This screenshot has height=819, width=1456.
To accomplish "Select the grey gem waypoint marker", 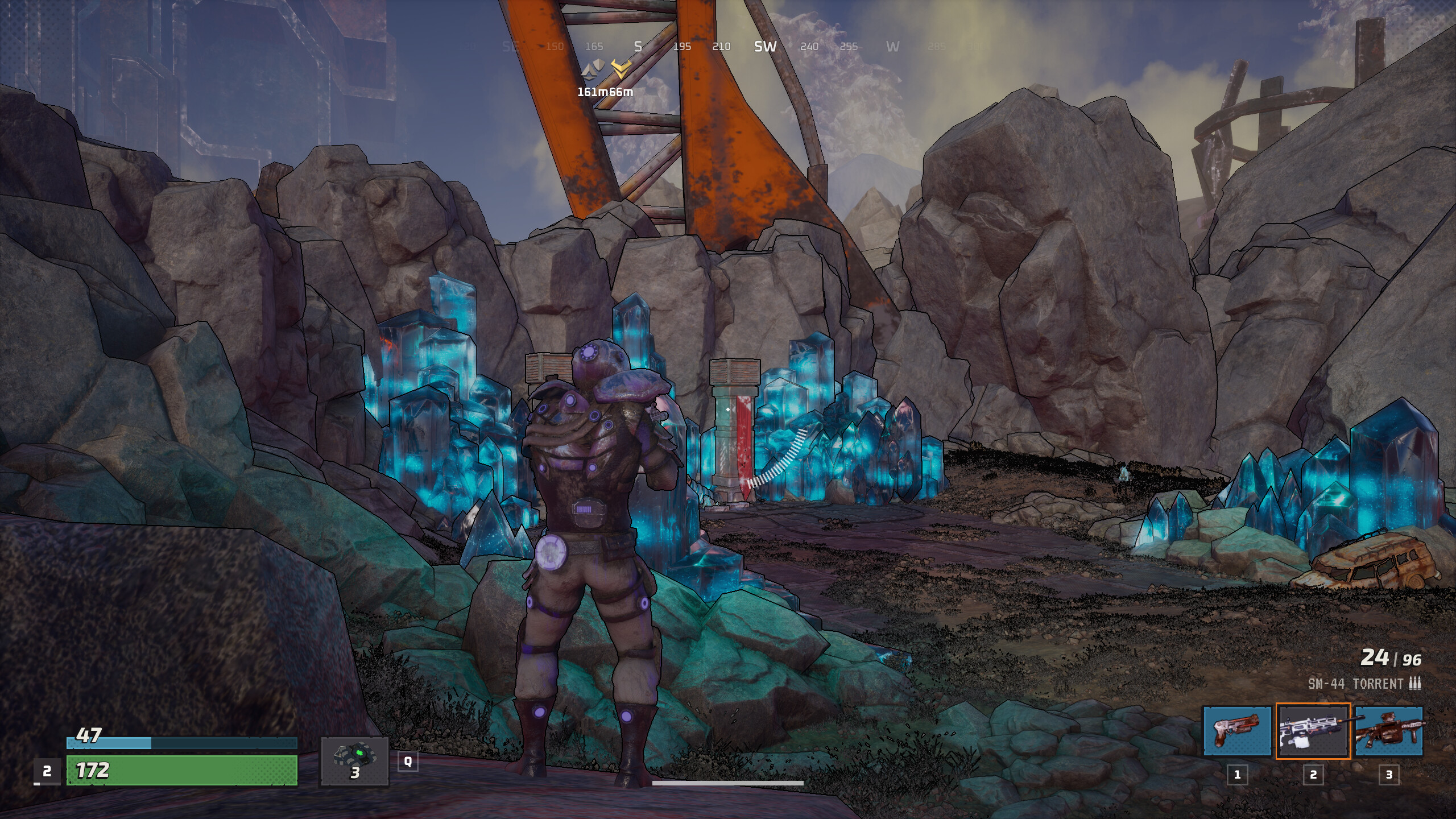I will 592,72.
